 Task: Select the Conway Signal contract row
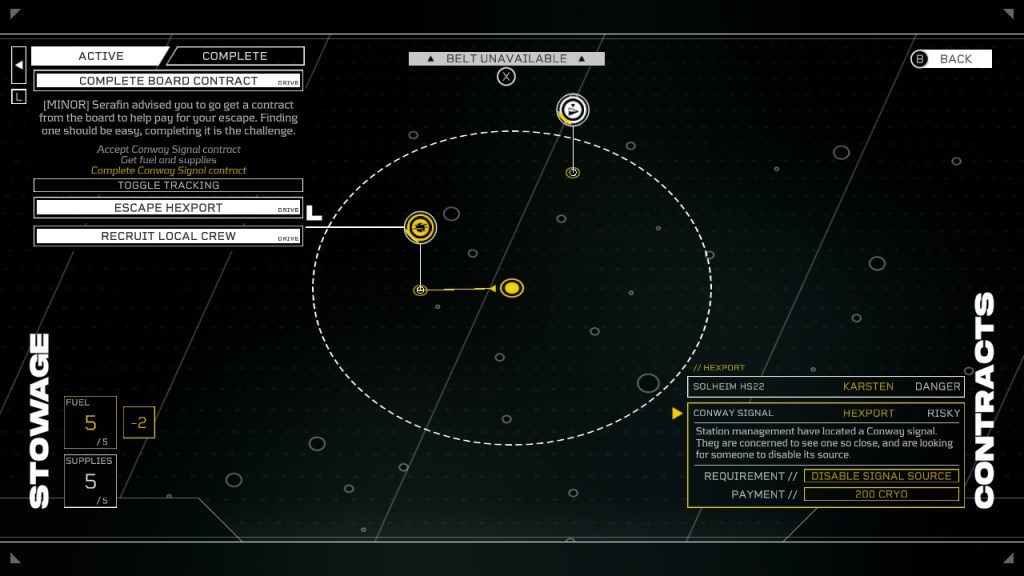[x=825, y=413]
